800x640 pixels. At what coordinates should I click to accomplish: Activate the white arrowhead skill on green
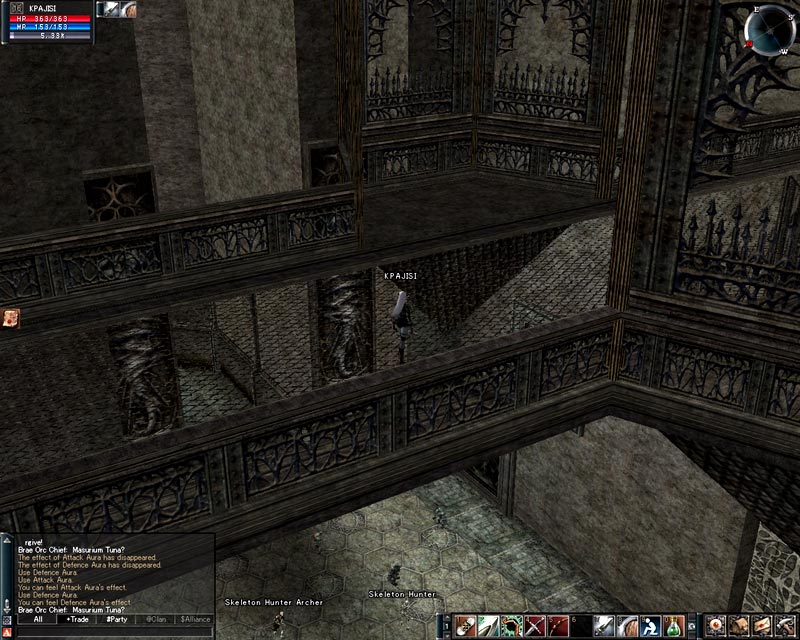point(487,626)
